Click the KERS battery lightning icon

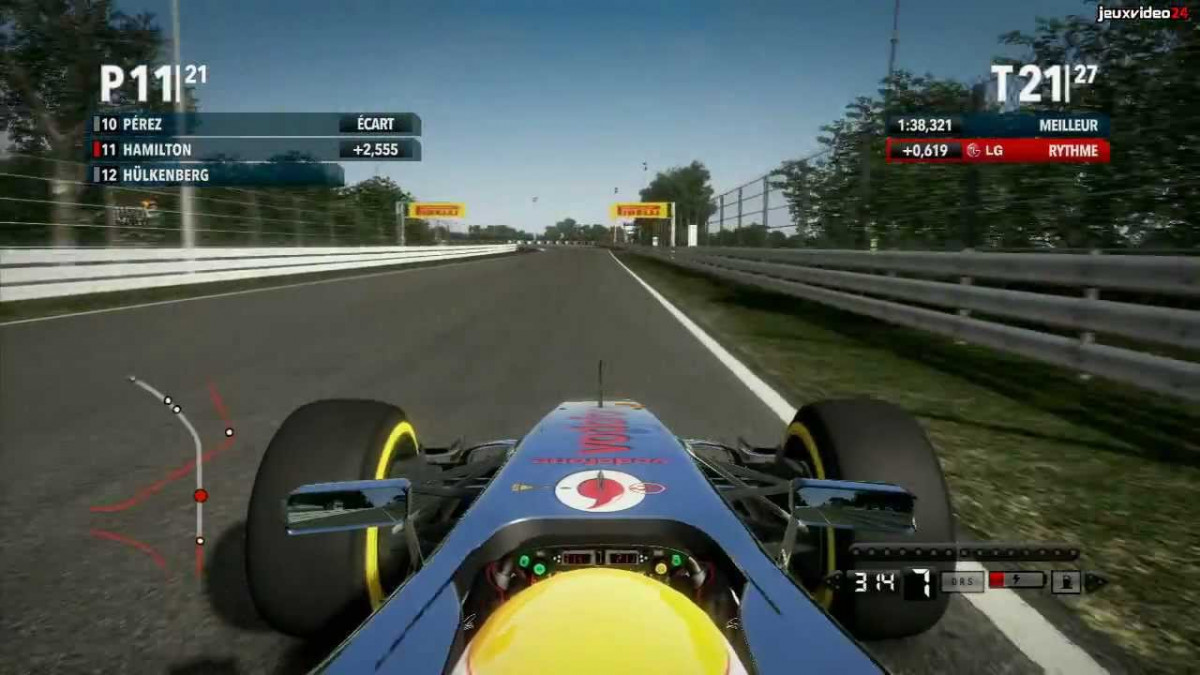click(1016, 581)
